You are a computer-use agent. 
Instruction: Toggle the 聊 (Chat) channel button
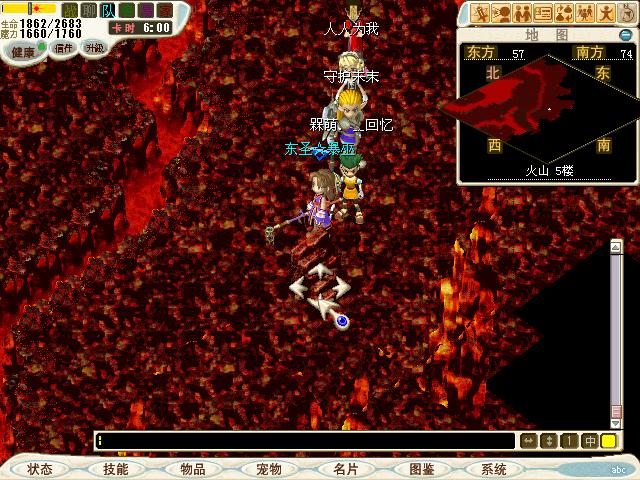click(89, 10)
